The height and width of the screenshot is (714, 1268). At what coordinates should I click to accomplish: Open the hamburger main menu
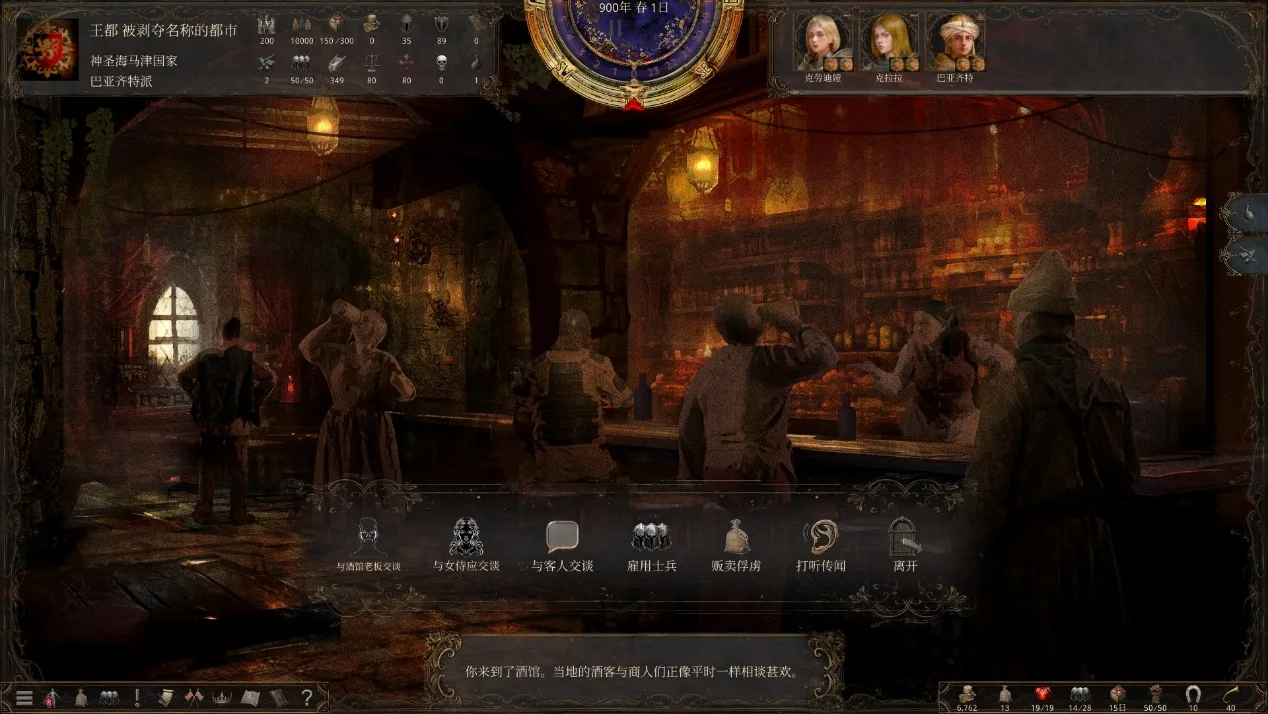[24, 697]
